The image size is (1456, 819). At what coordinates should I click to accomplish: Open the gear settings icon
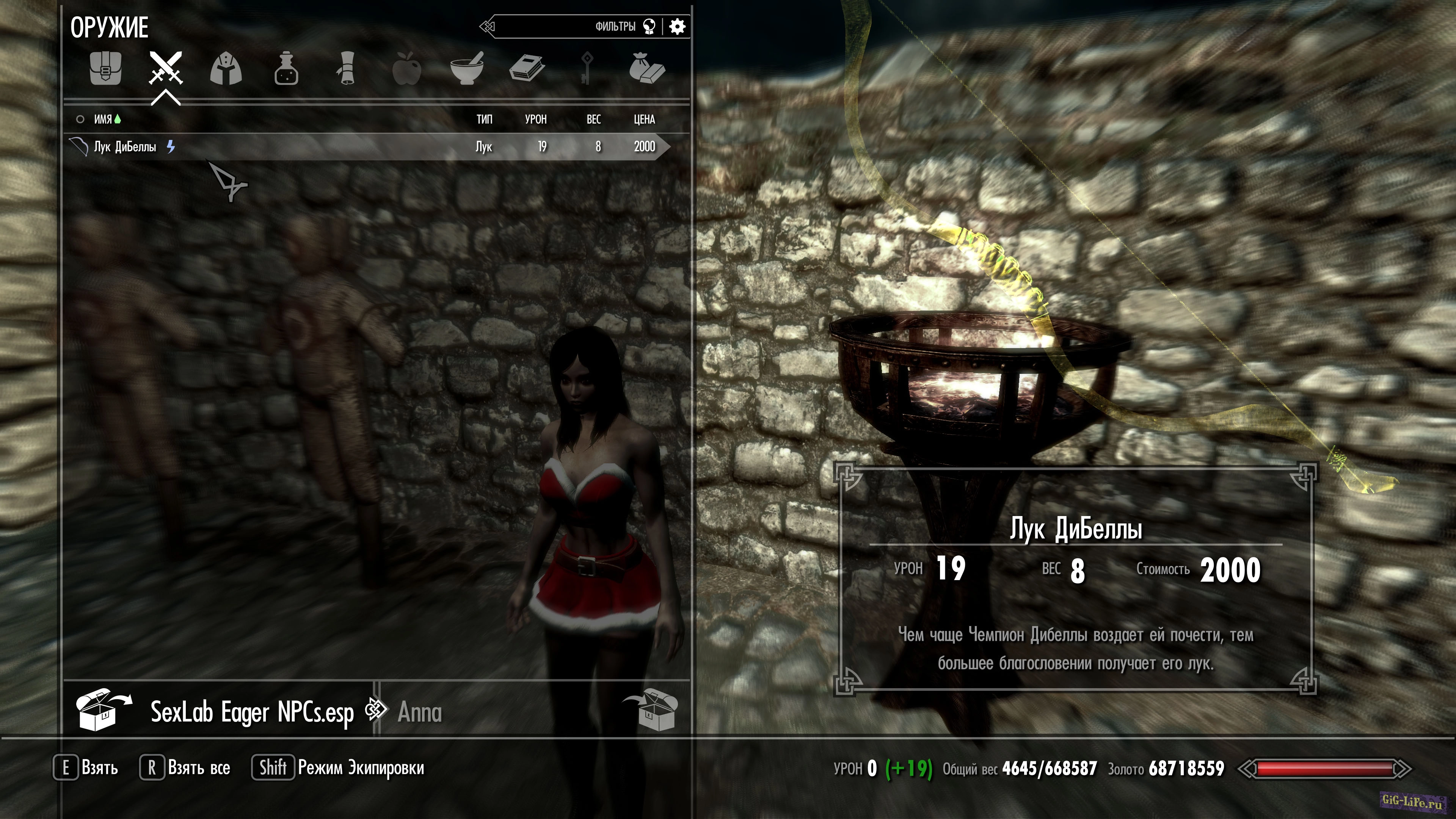point(677,27)
